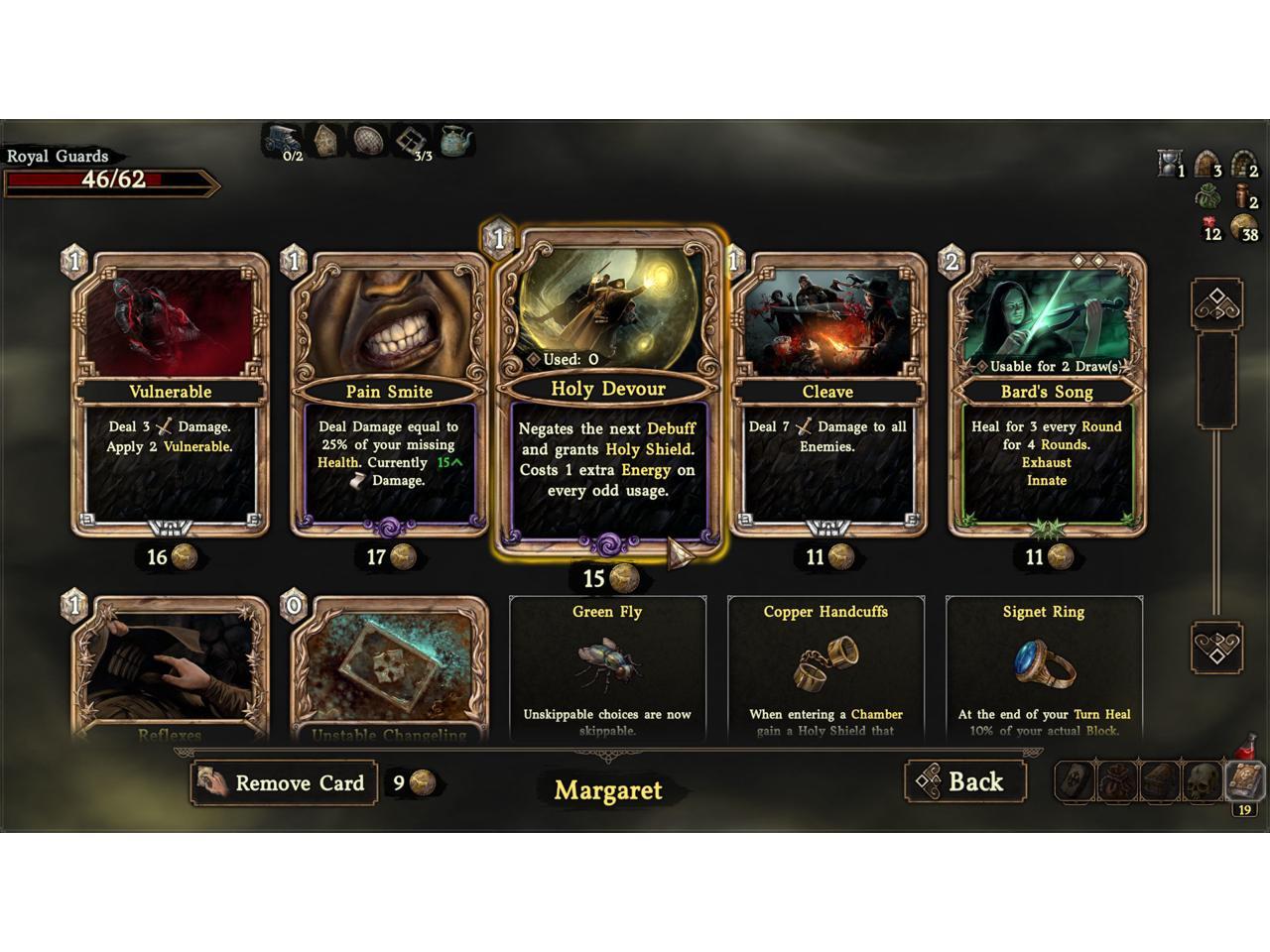The image size is (1270, 952).
Task: Purchase the Holy Devour card
Action: pos(607,397)
